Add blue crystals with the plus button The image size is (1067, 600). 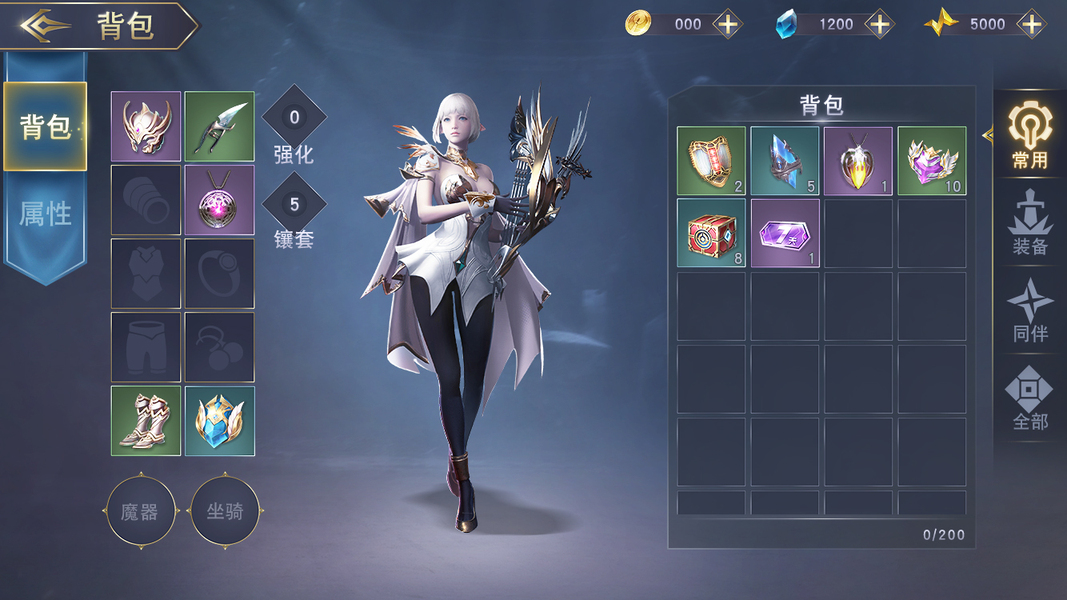click(879, 24)
